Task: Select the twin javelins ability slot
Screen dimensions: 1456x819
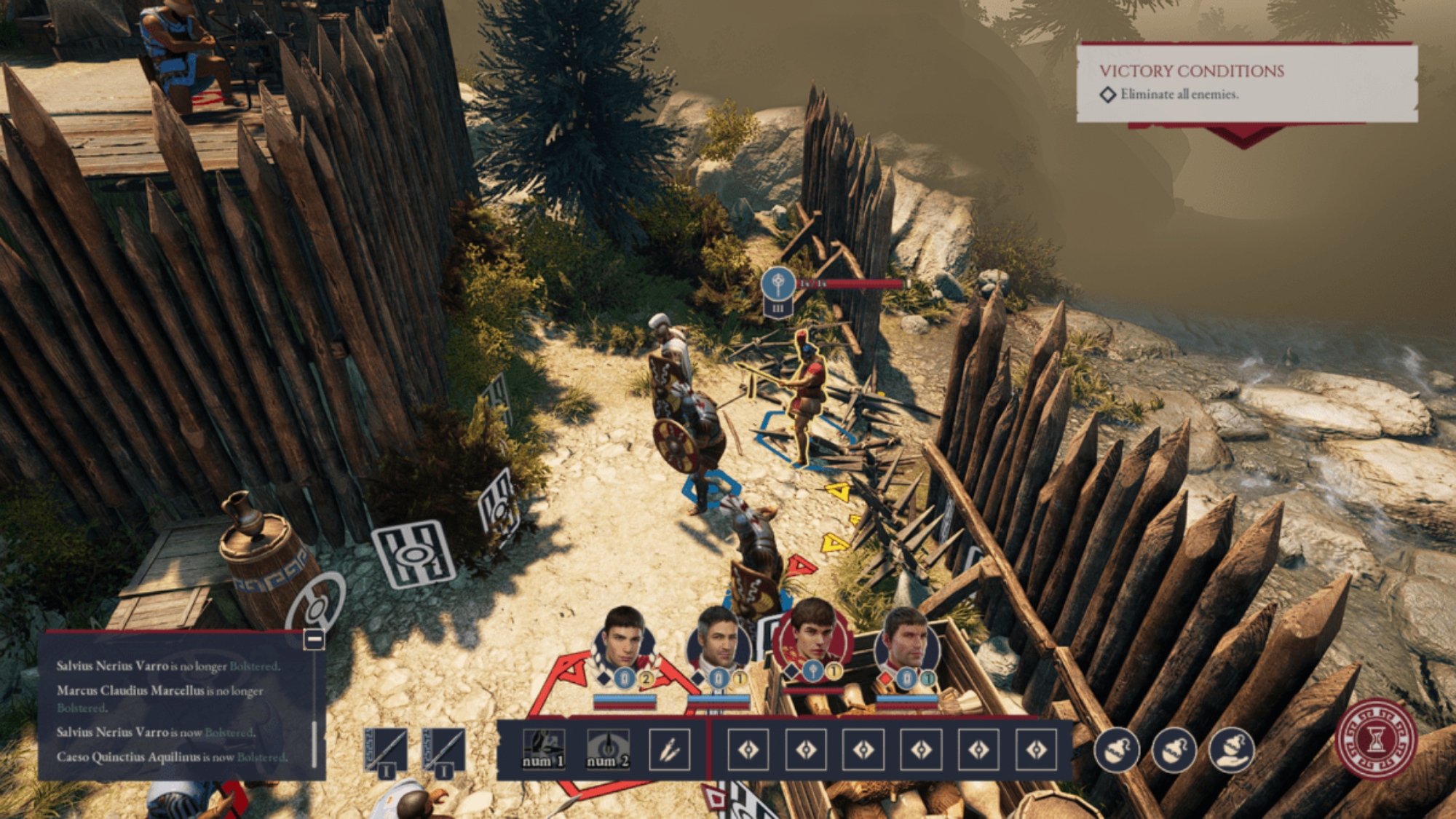Action: click(669, 749)
